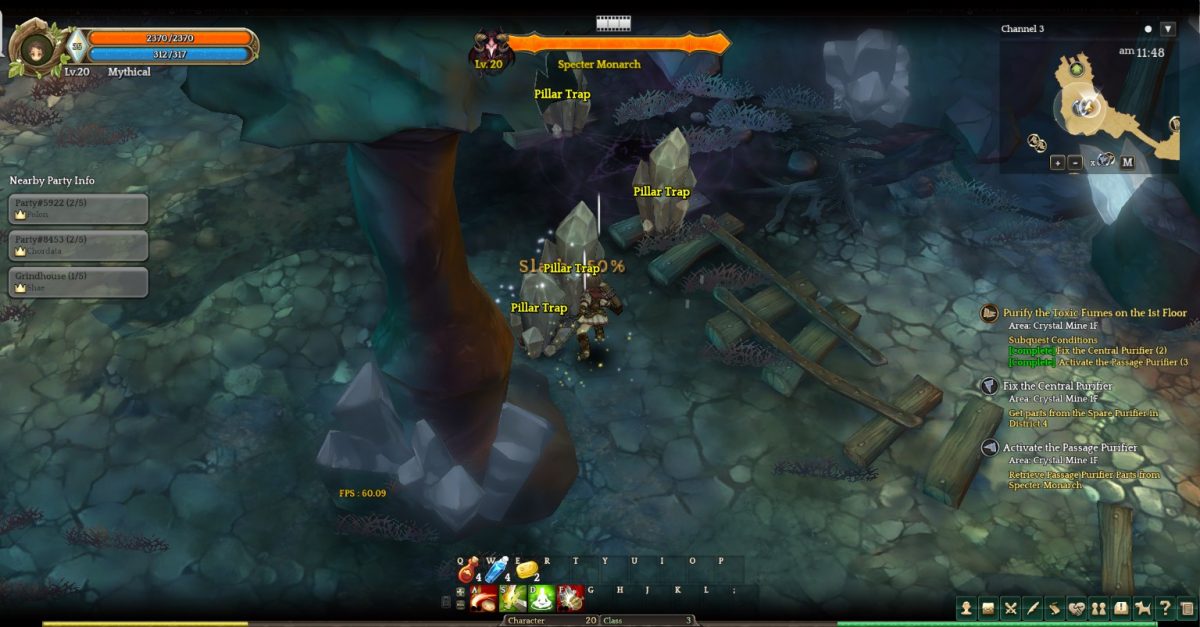1200x627 pixels.
Task: Zoom in the minimap with plus button
Action: pyautogui.click(x=1057, y=163)
